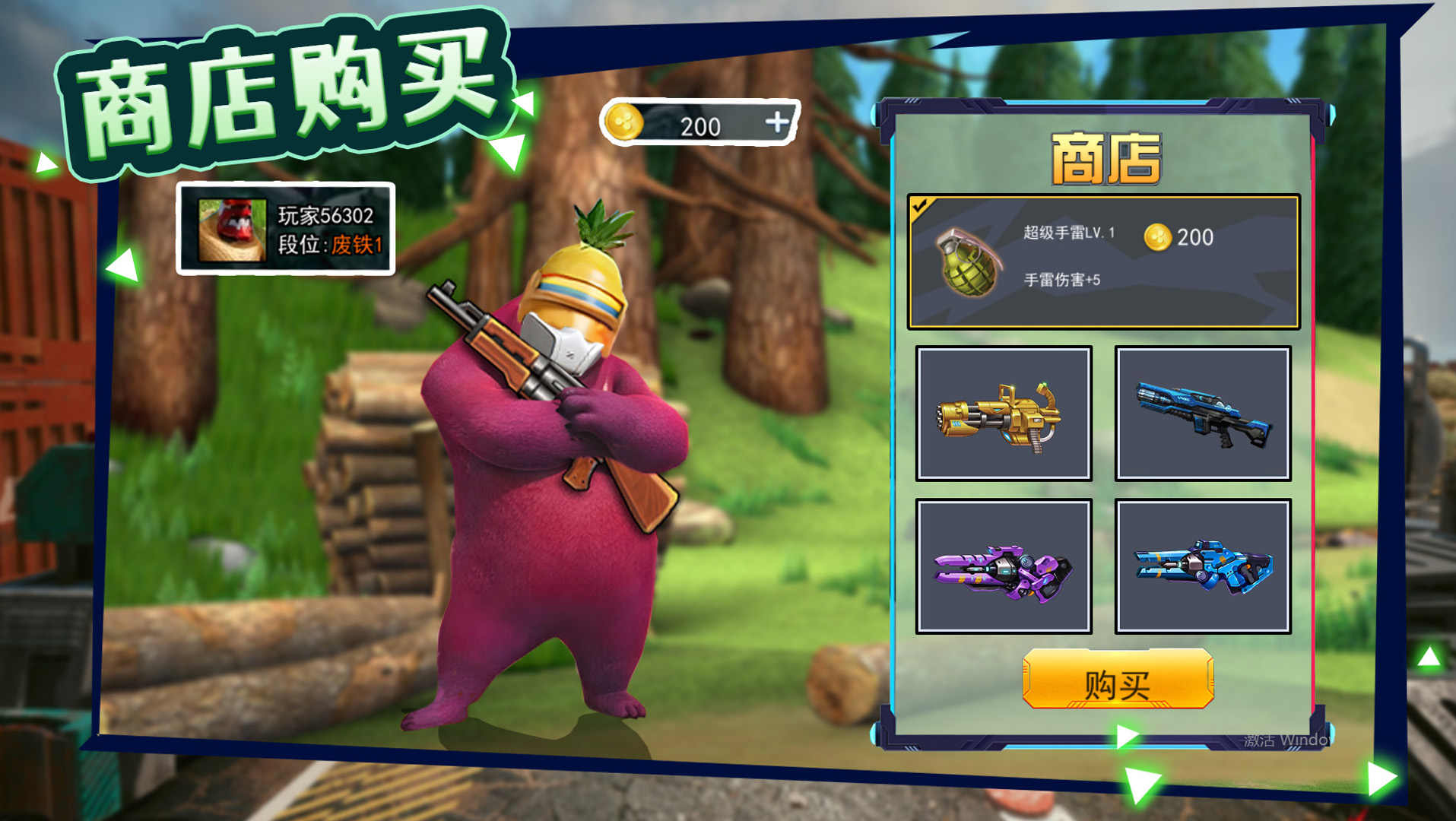Image resolution: width=1456 pixels, height=821 pixels.
Task: Select the blue sniper rifle slot
Action: pyautogui.click(x=1203, y=414)
